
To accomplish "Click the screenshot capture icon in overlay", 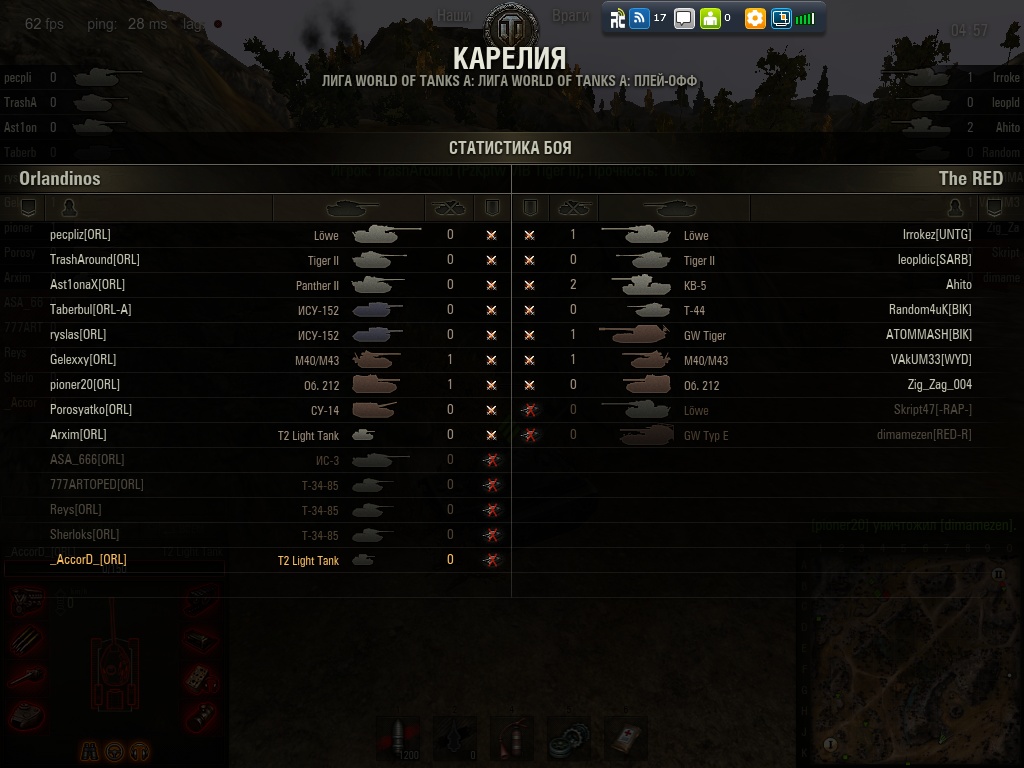I will 781,18.
